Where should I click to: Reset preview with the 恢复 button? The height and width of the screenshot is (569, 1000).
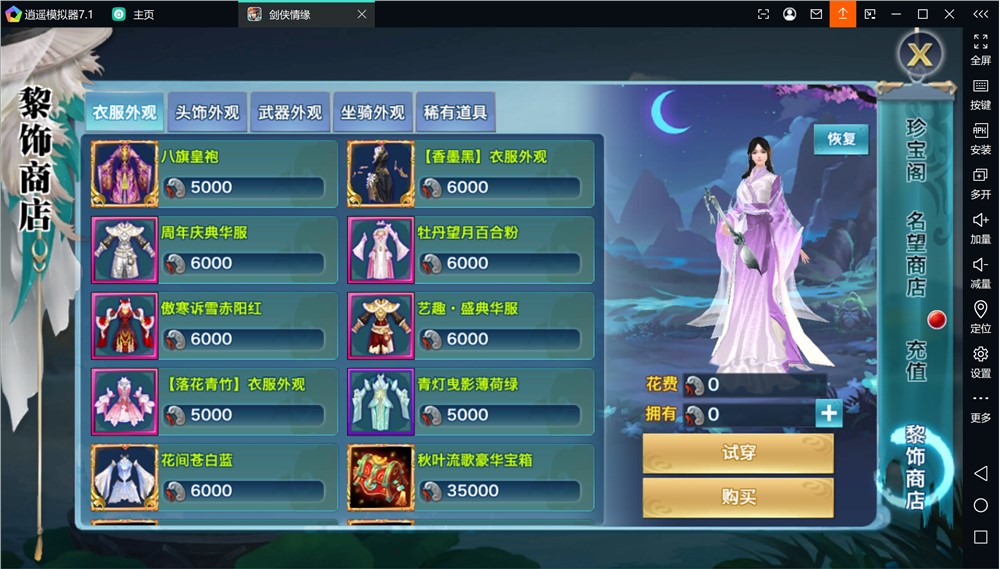pos(841,139)
